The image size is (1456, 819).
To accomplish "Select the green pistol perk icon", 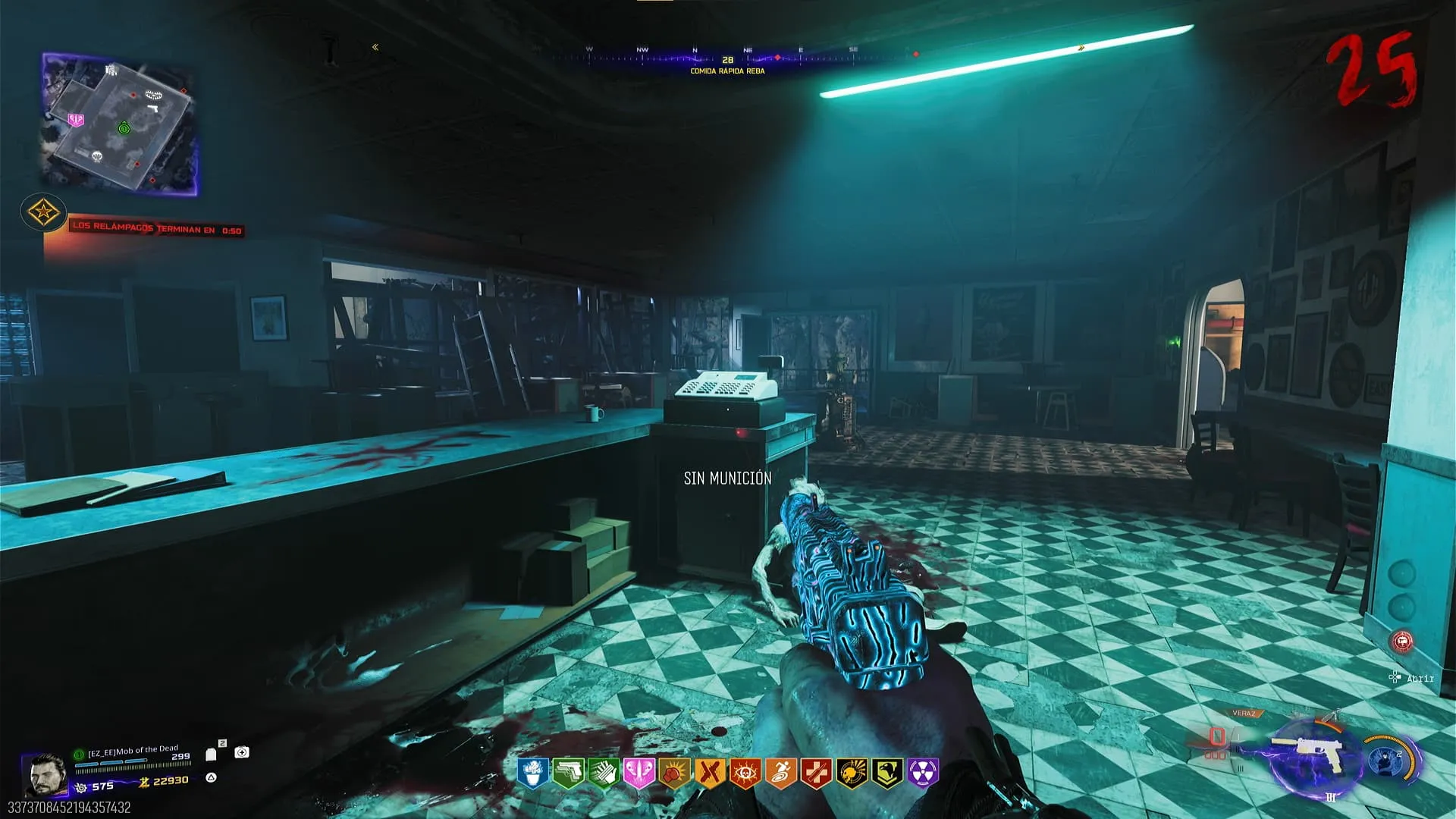I will coord(567,773).
